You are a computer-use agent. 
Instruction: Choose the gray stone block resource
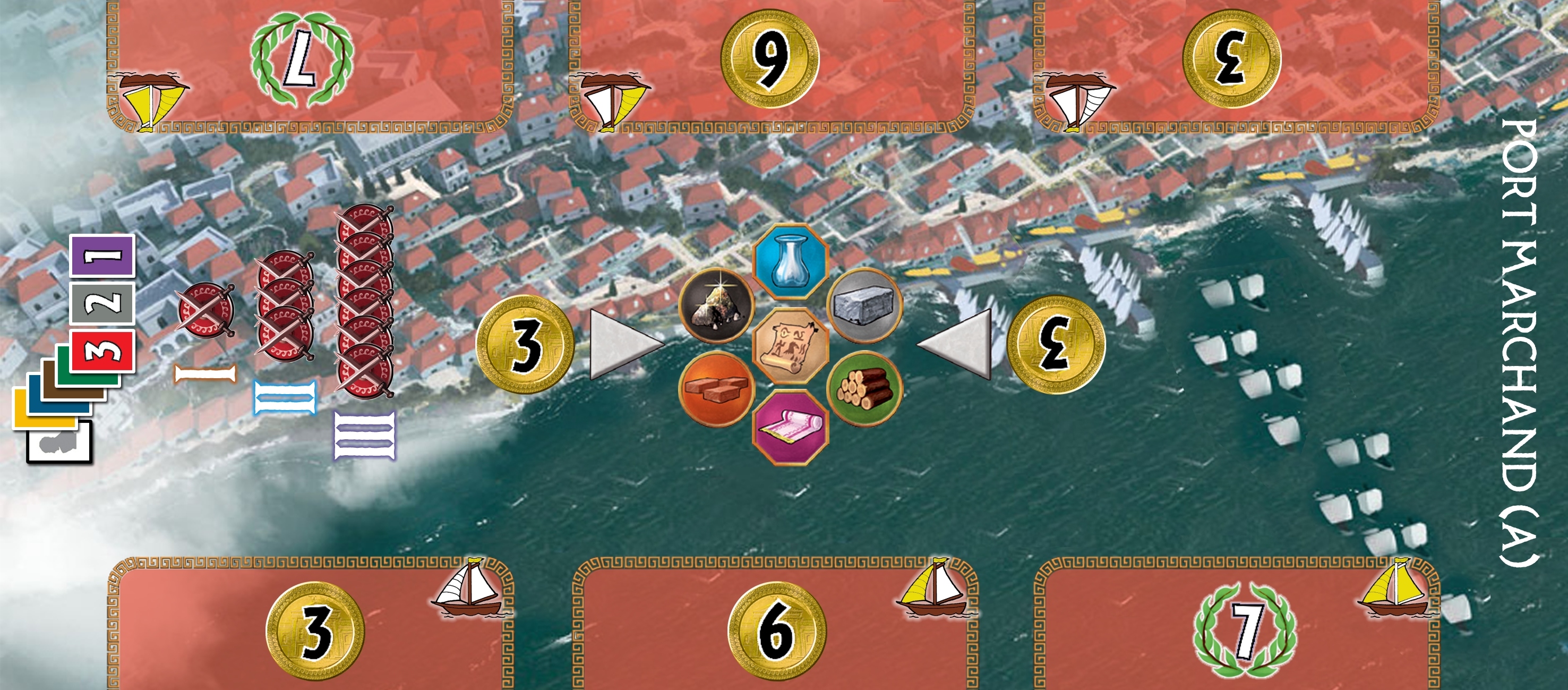(x=864, y=304)
